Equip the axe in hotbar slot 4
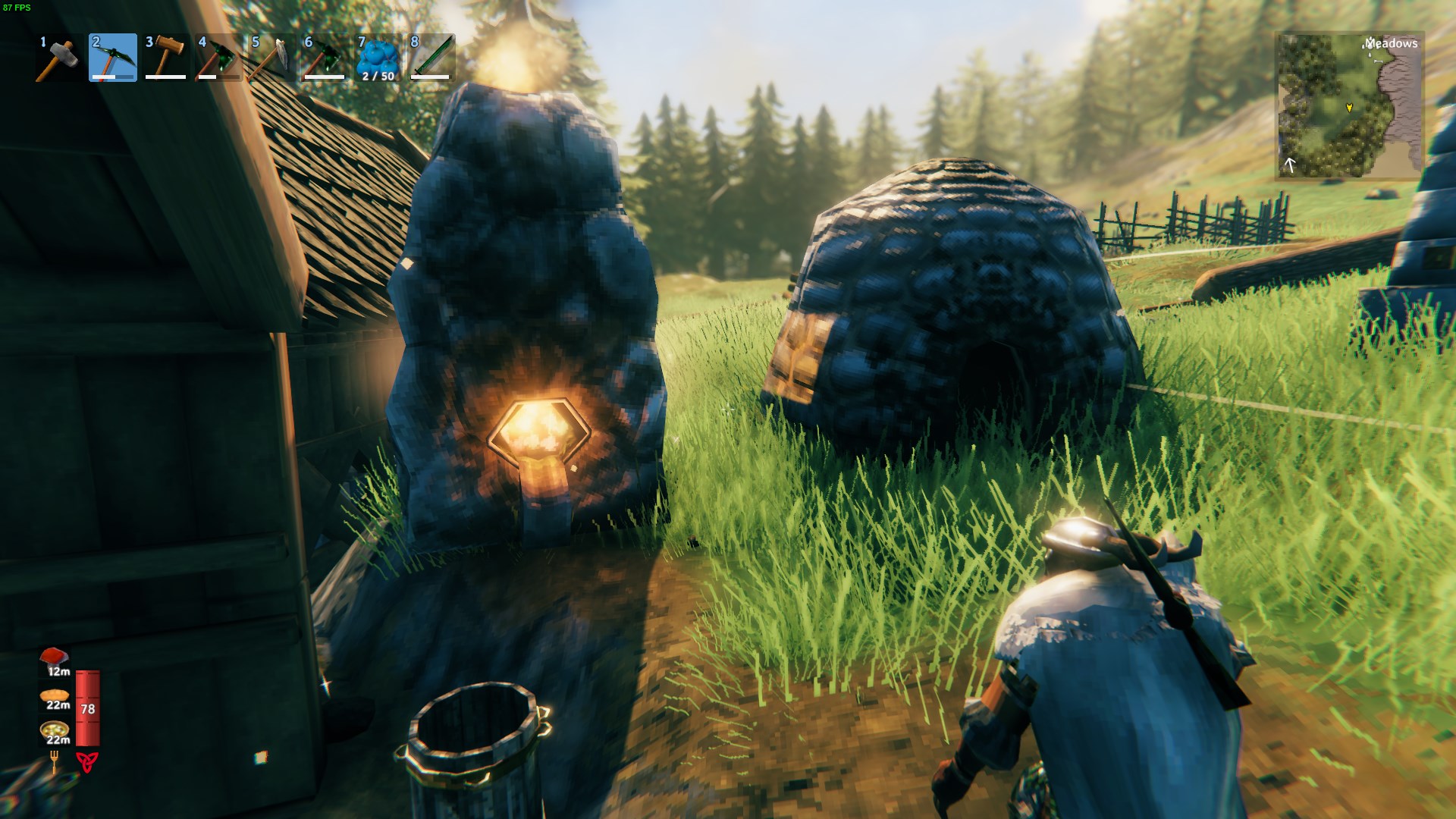Screen dimensions: 1456x819 tap(219, 58)
